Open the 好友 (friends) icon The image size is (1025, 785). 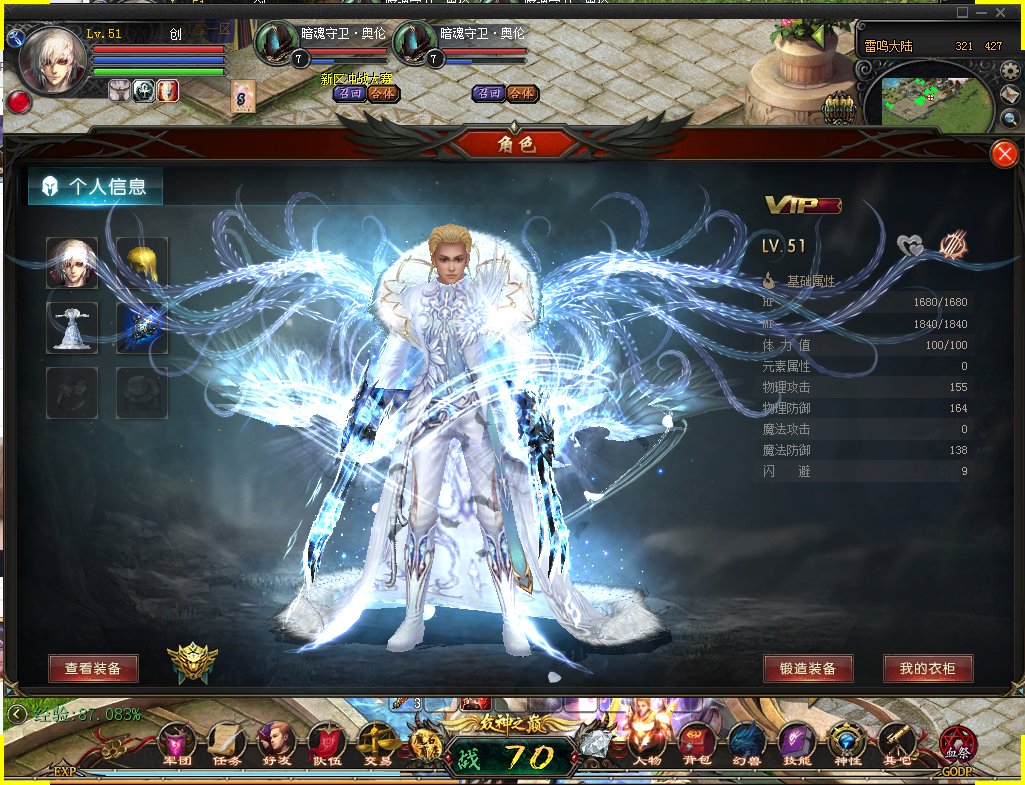tap(276, 744)
